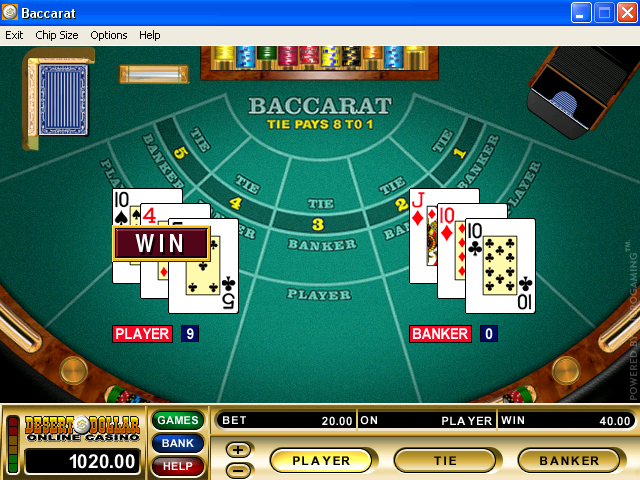Image resolution: width=640 pixels, height=480 pixels.
Task: Open the blue BANK button
Action: coord(178,443)
